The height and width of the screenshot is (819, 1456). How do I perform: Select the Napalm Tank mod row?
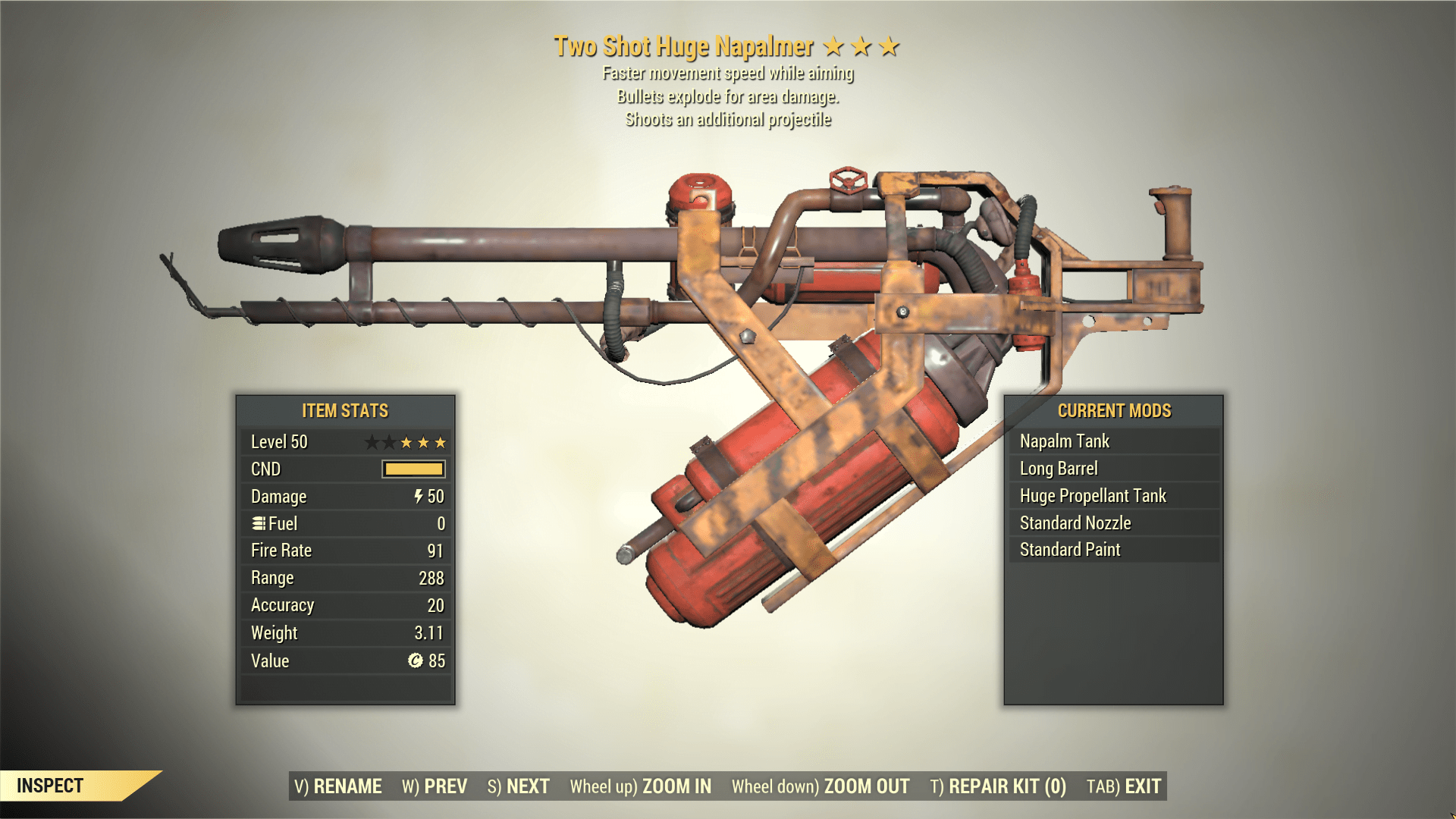pyautogui.click(x=1113, y=441)
